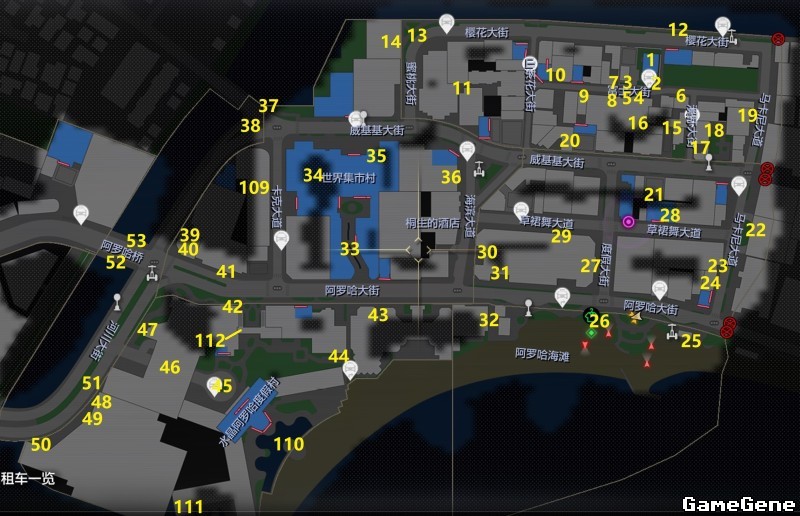The width and height of the screenshot is (800, 516).
Task: Click the double red marker east of 威基基大街
Action: click(766, 174)
